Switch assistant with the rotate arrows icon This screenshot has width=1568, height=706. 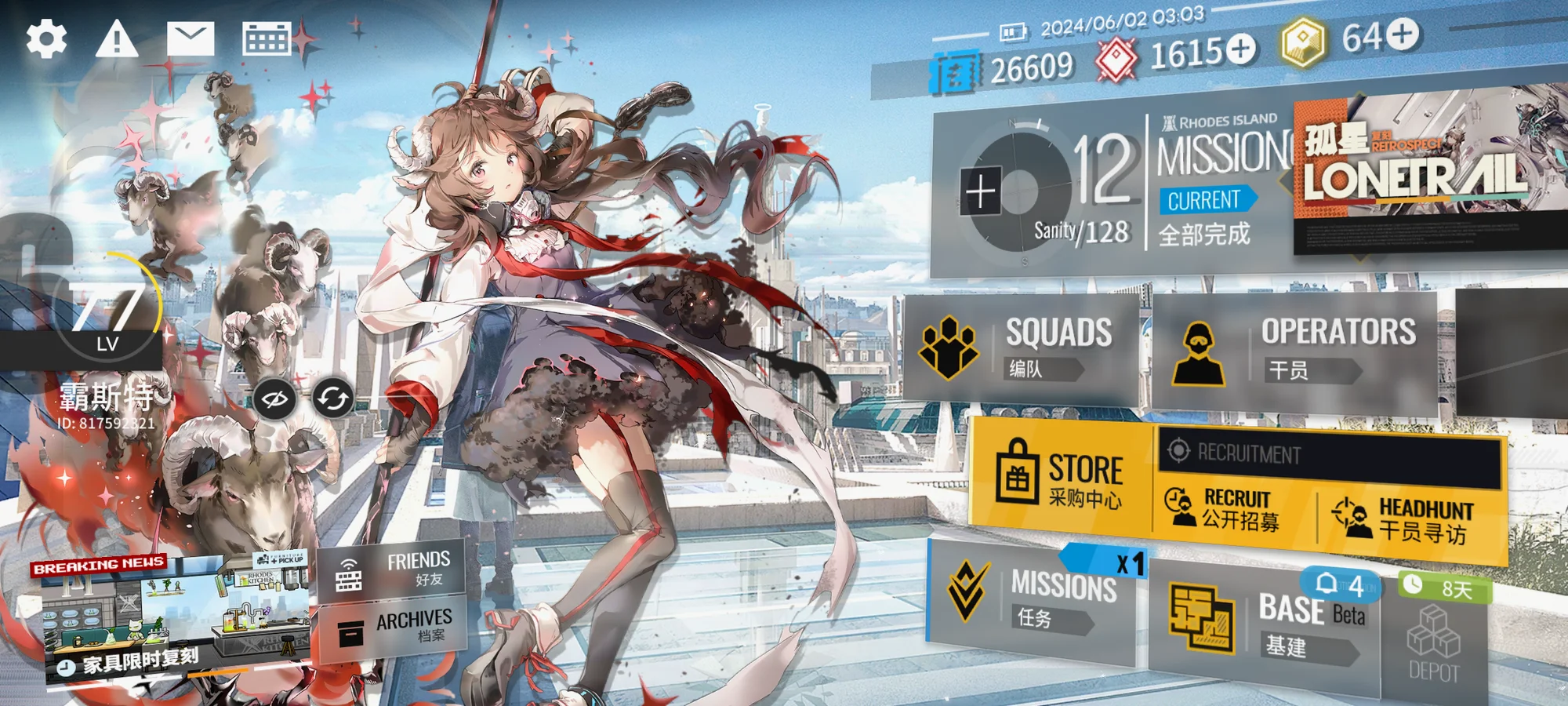[333, 398]
